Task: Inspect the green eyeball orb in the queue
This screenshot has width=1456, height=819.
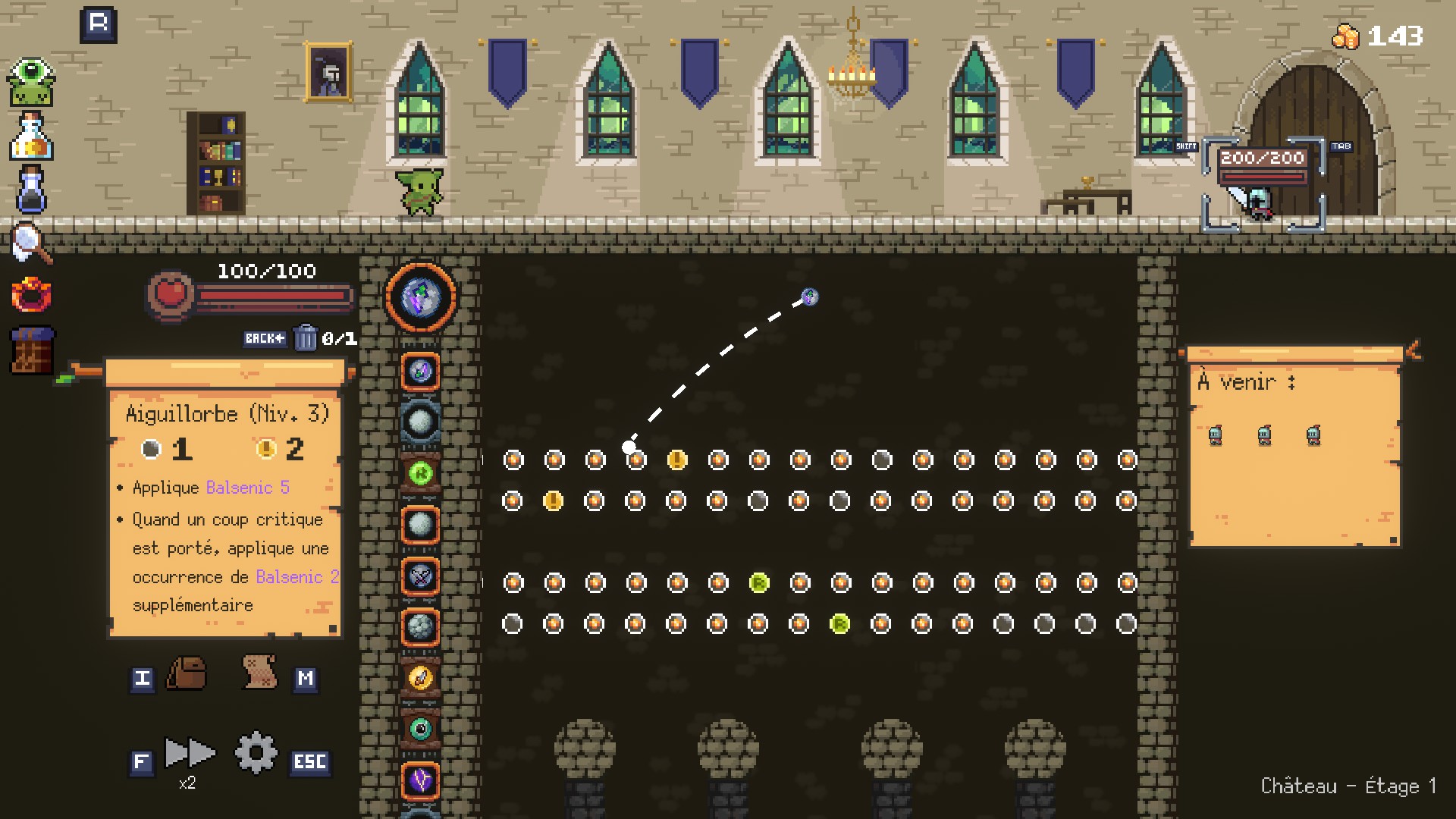Action: pos(421,729)
